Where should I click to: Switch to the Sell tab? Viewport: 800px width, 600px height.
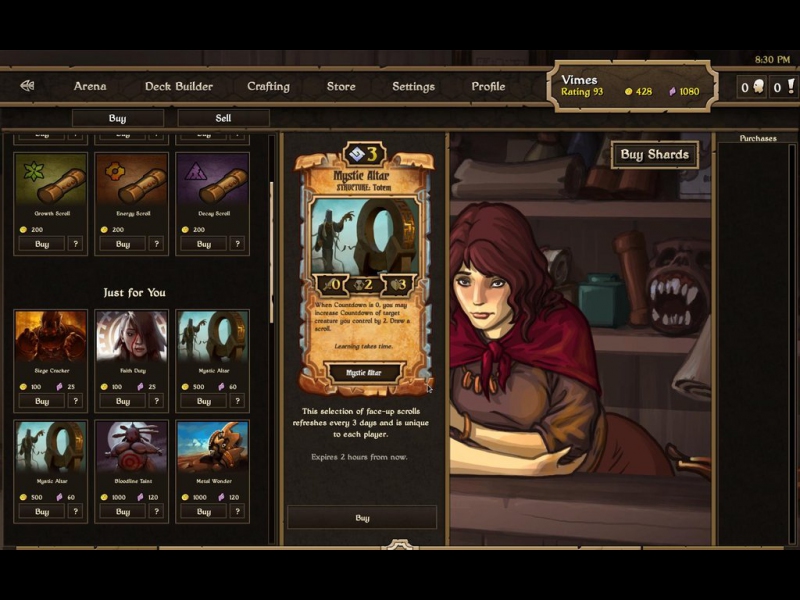223,118
